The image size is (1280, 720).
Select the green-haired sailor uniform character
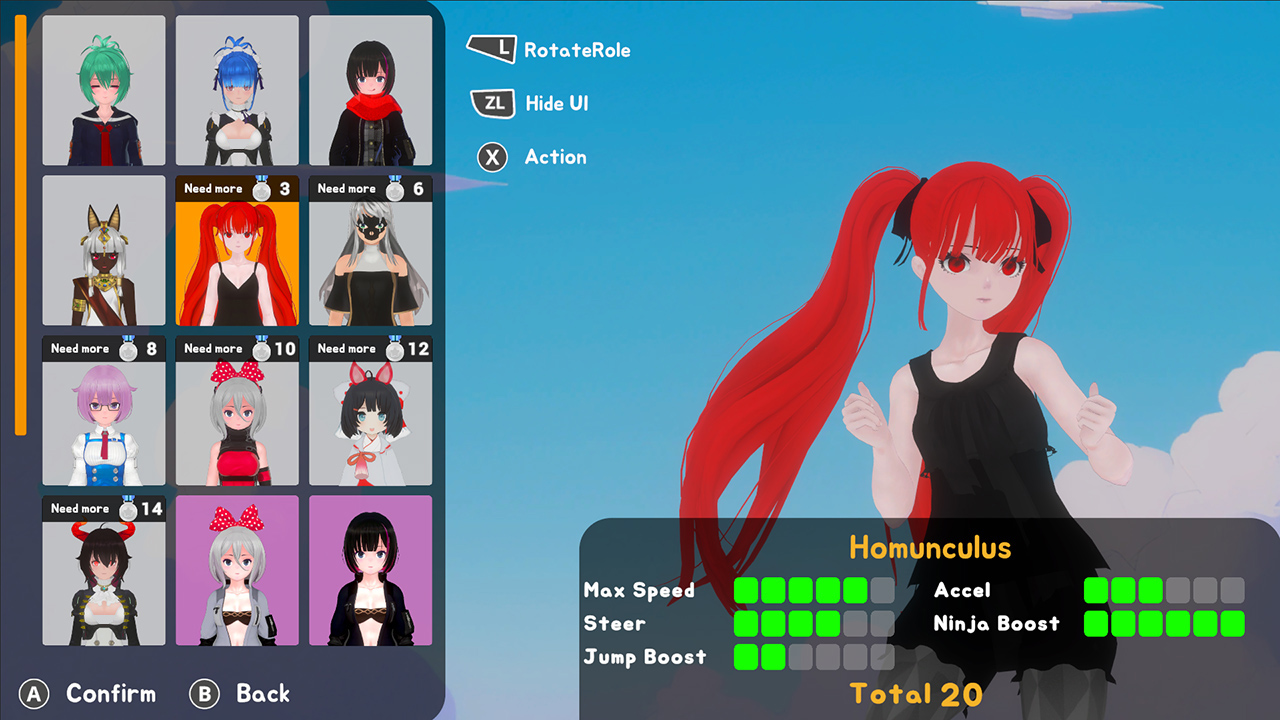coord(103,90)
